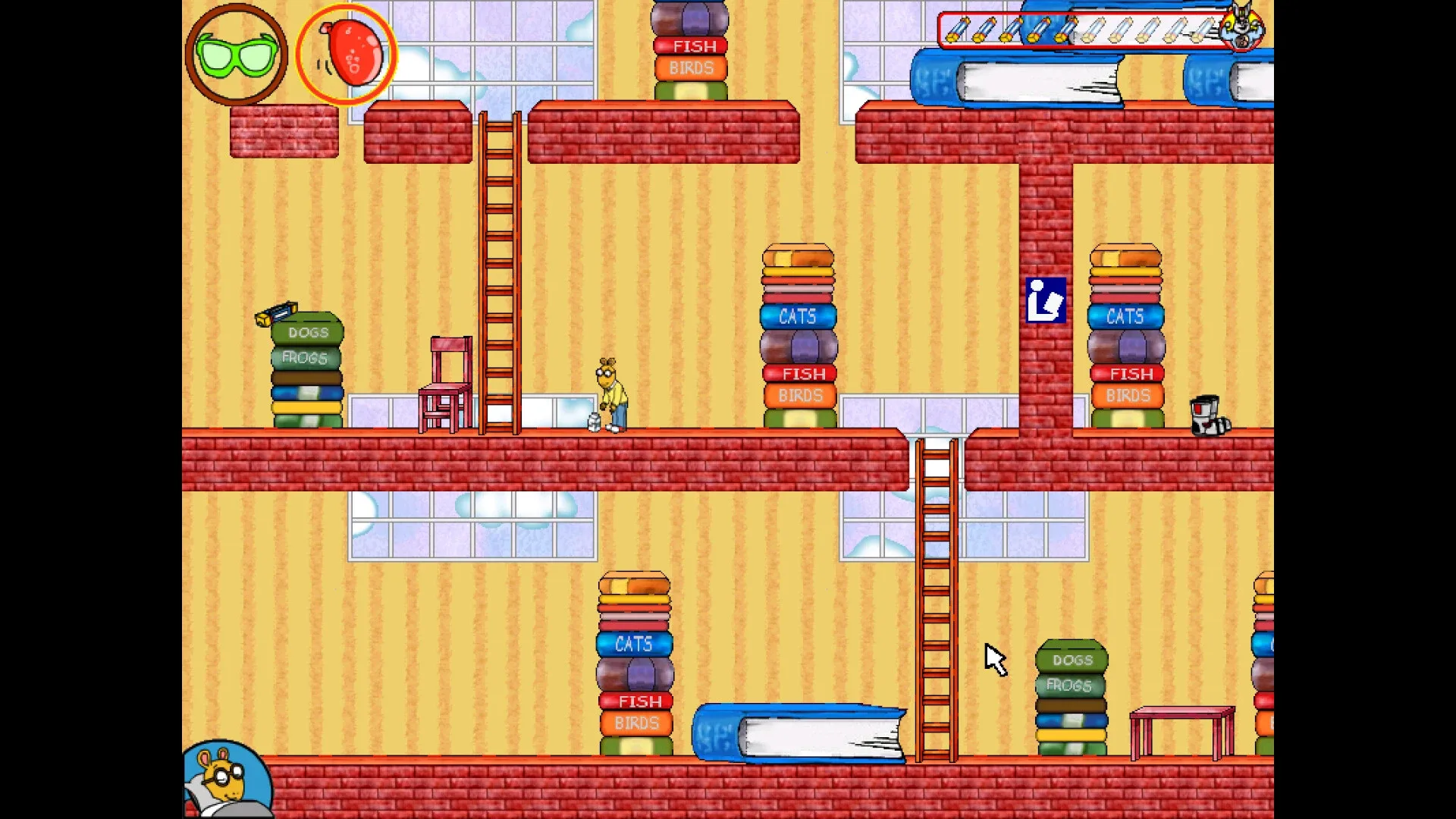Click the CATS book in the center stack
This screenshot has width=1456, height=819.
[x=798, y=317]
